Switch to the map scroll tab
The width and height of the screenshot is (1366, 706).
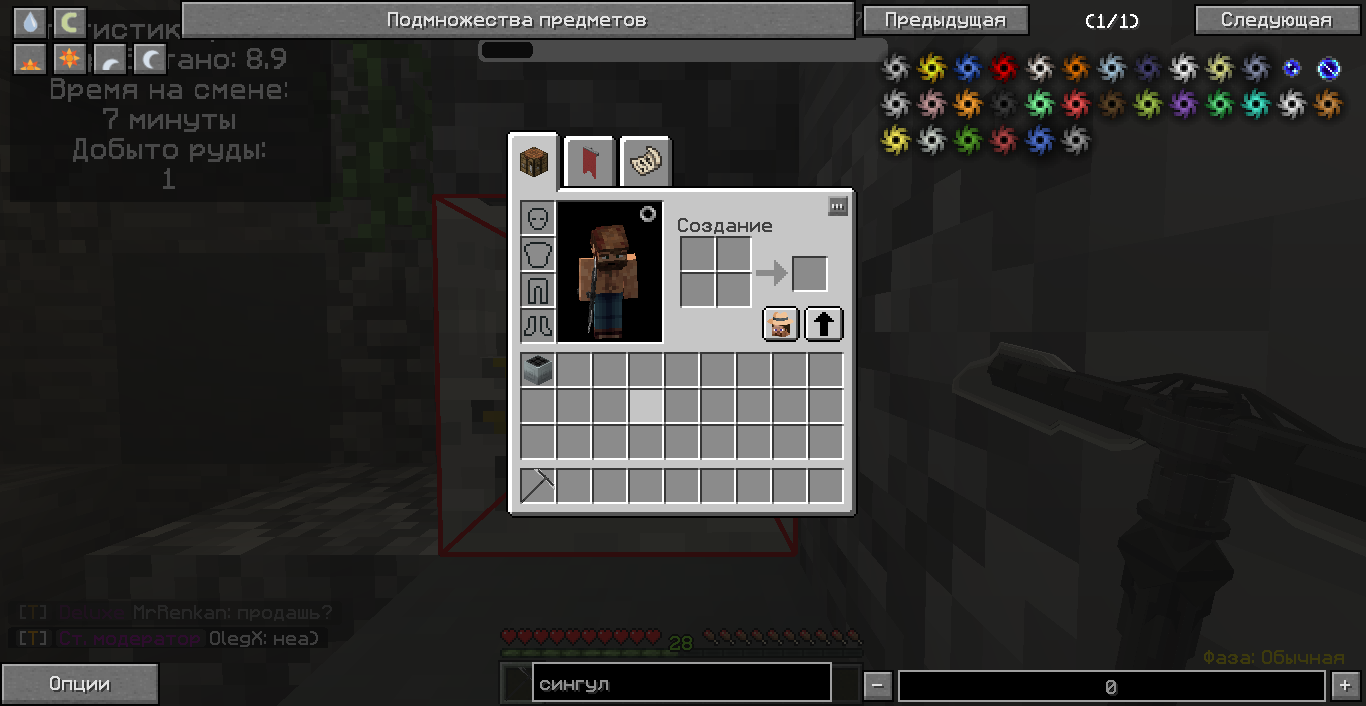click(645, 161)
